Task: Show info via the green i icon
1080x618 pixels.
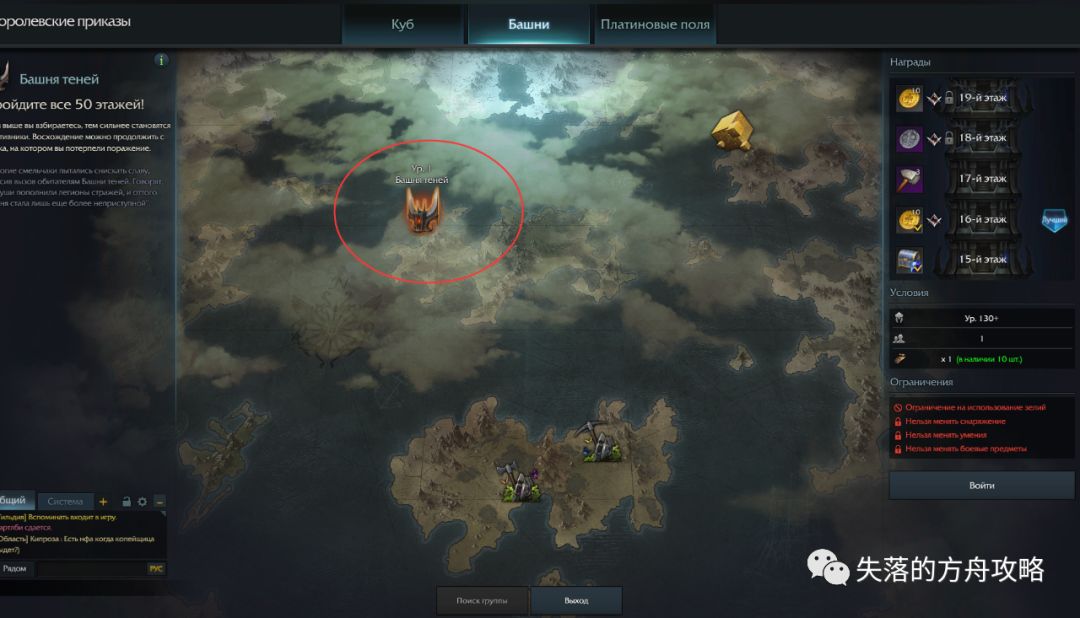Action: 162,60
